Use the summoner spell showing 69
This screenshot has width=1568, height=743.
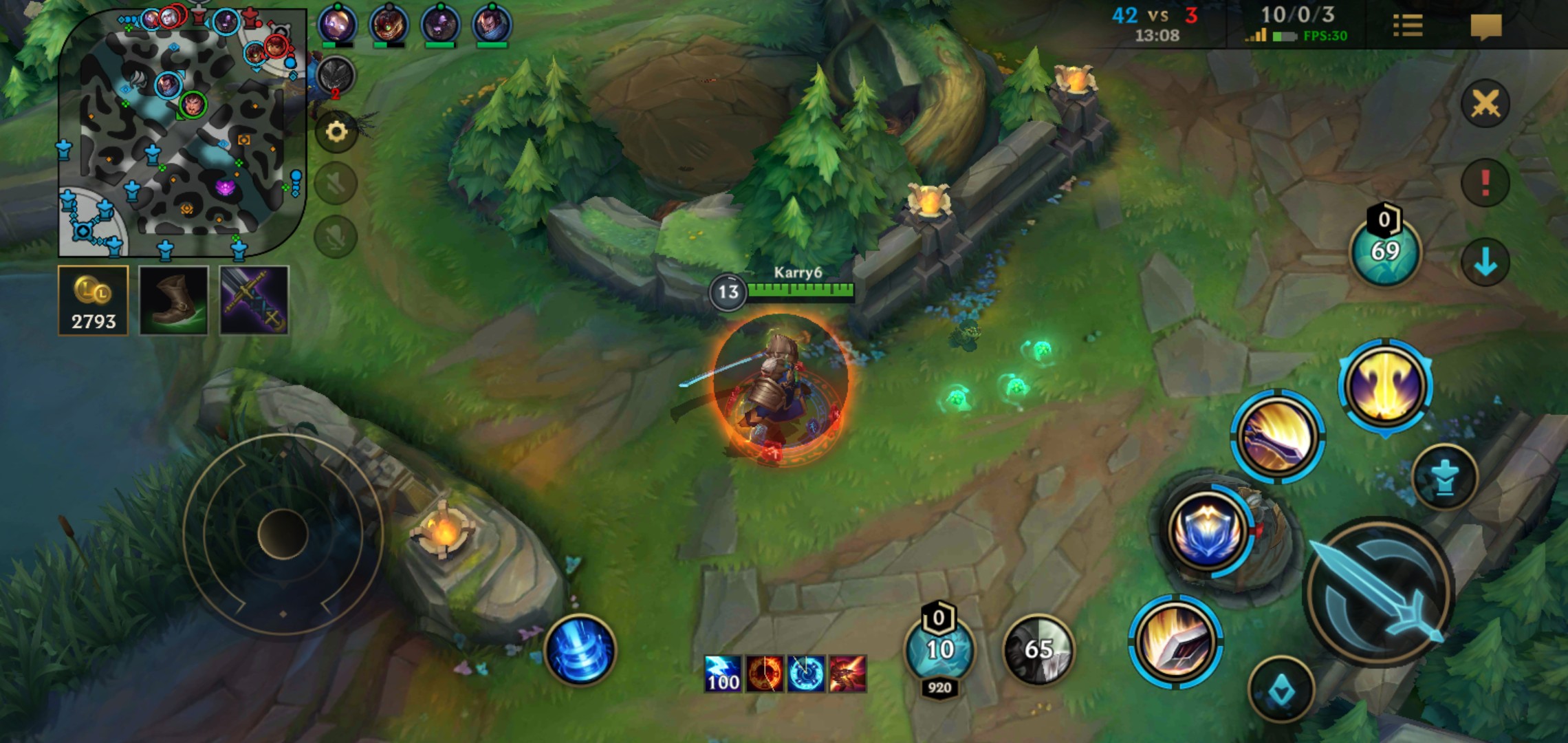(1384, 250)
